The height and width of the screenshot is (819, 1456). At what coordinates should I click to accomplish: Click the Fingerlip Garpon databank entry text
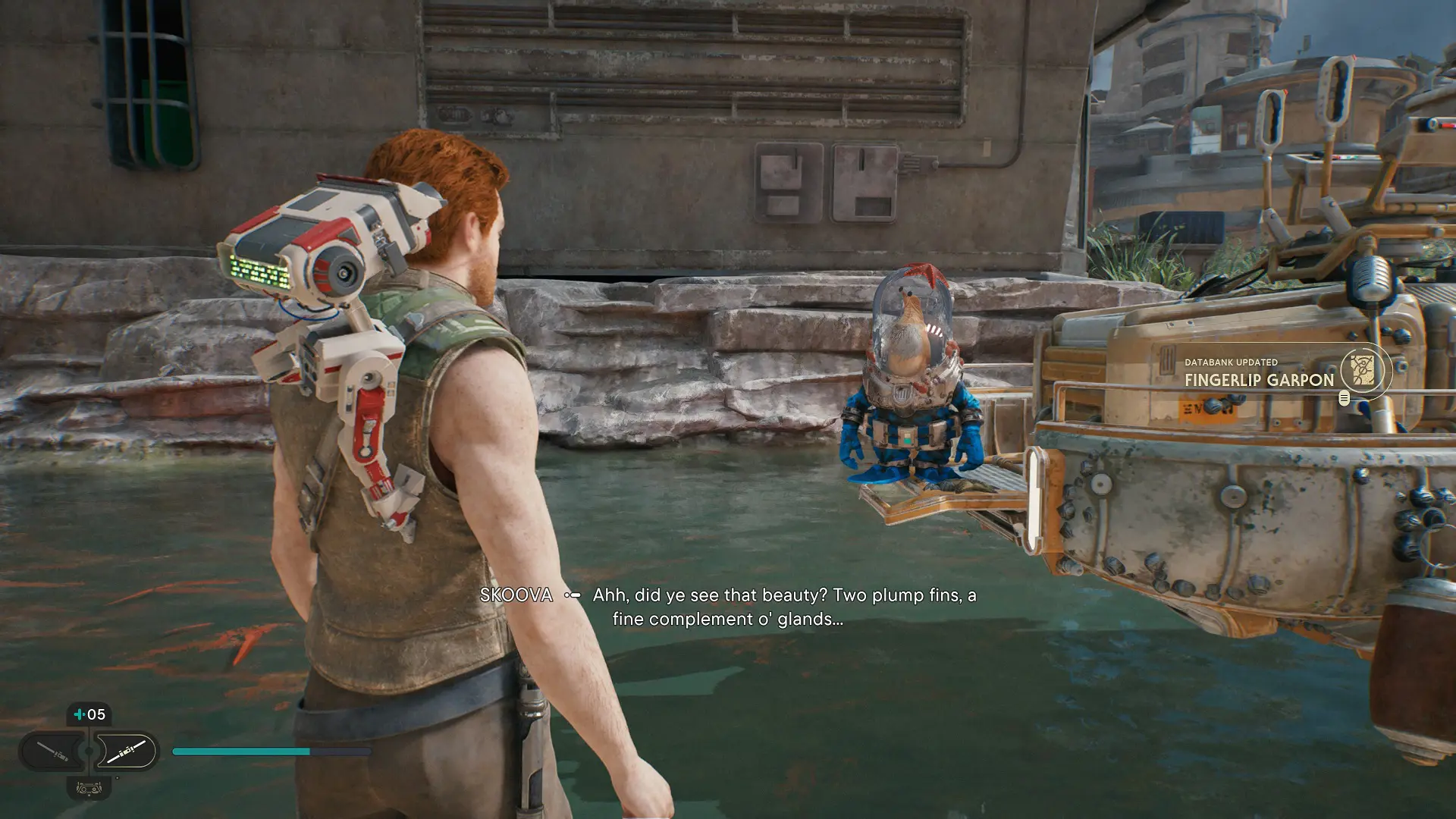click(1259, 380)
